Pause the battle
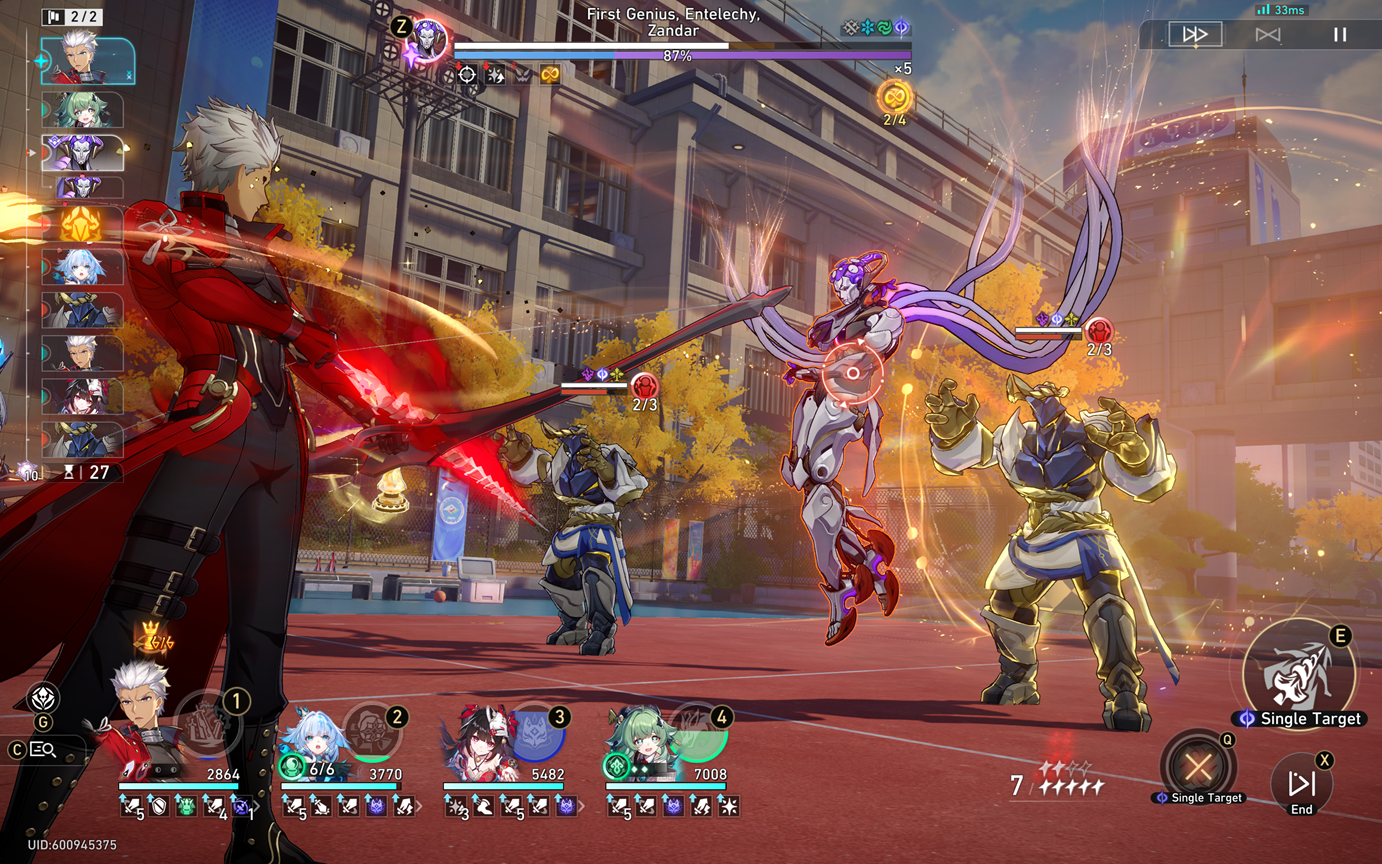Viewport: 1382px width, 864px height. (1340, 35)
